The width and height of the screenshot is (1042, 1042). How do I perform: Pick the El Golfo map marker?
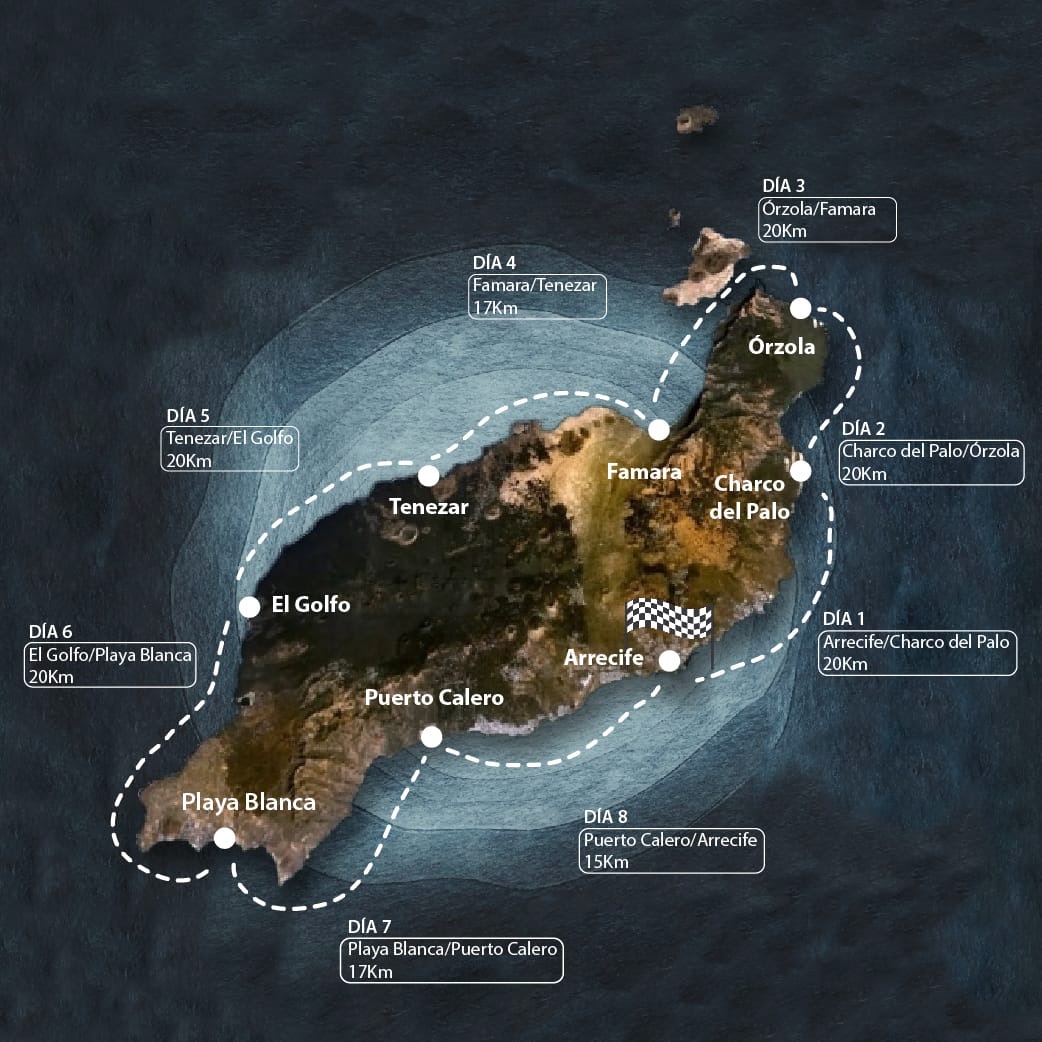pos(250,606)
